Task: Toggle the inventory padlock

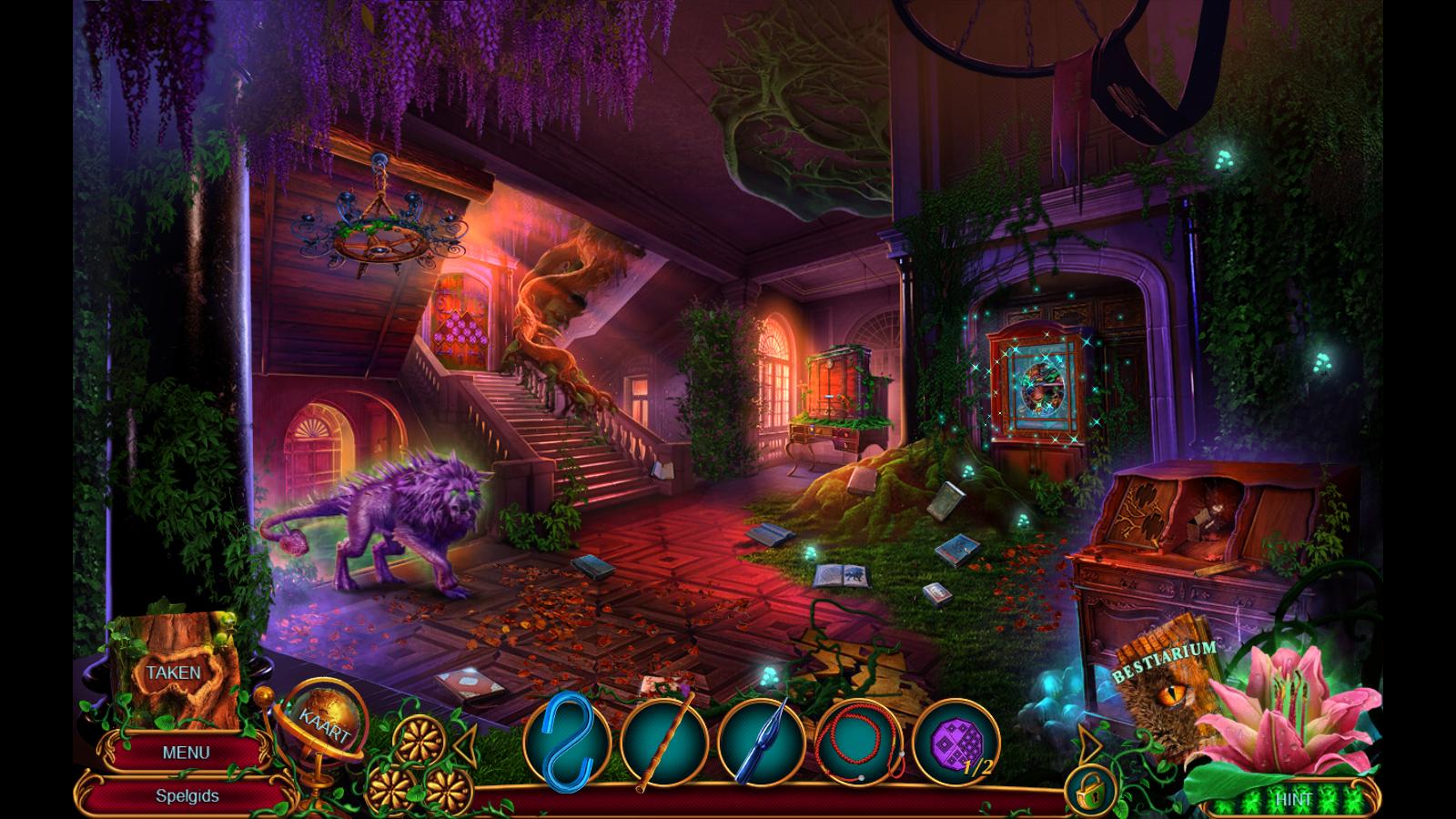Action: coord(1090,792)
